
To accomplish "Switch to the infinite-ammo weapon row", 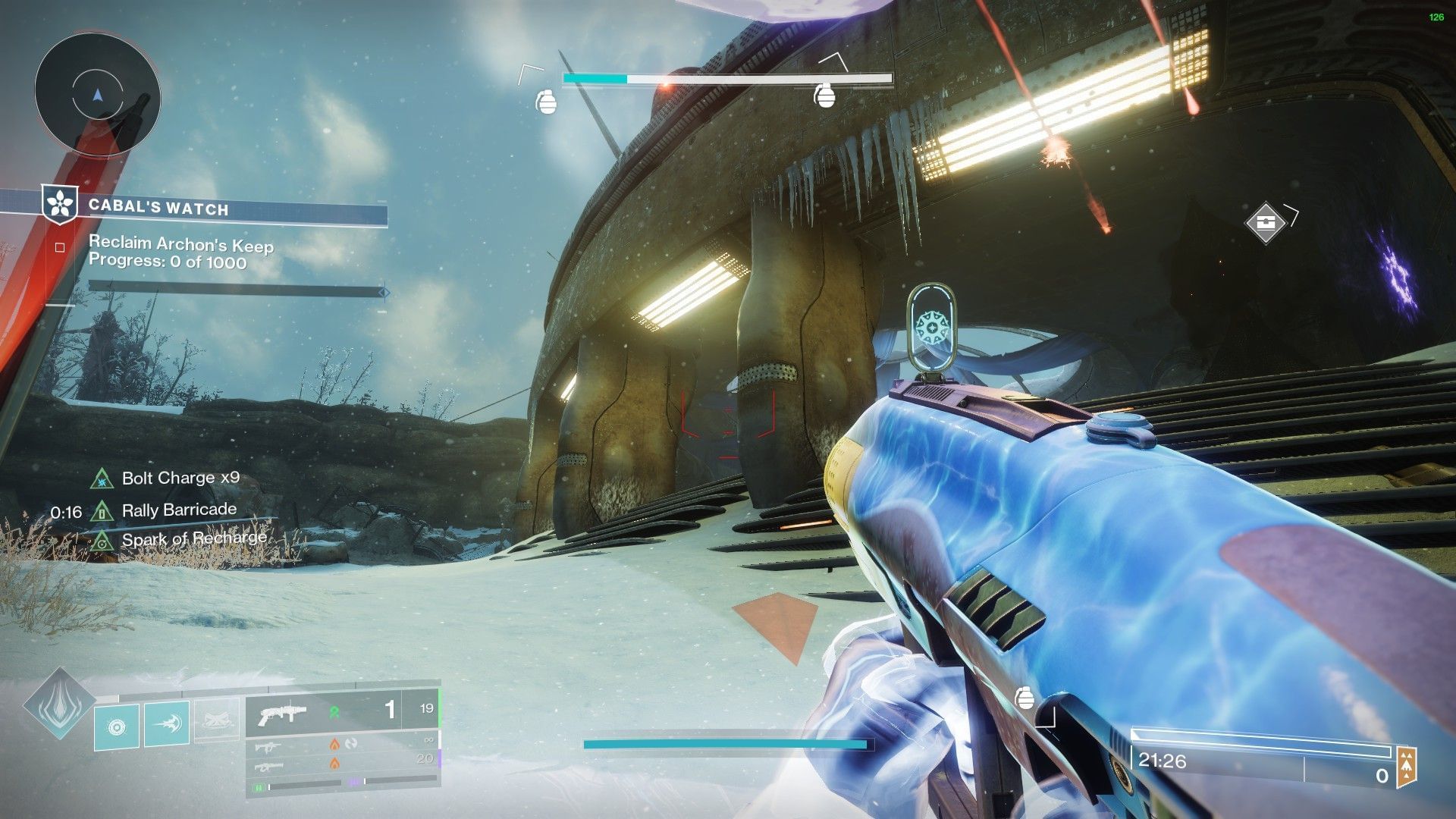I will [x=341, y=744].
